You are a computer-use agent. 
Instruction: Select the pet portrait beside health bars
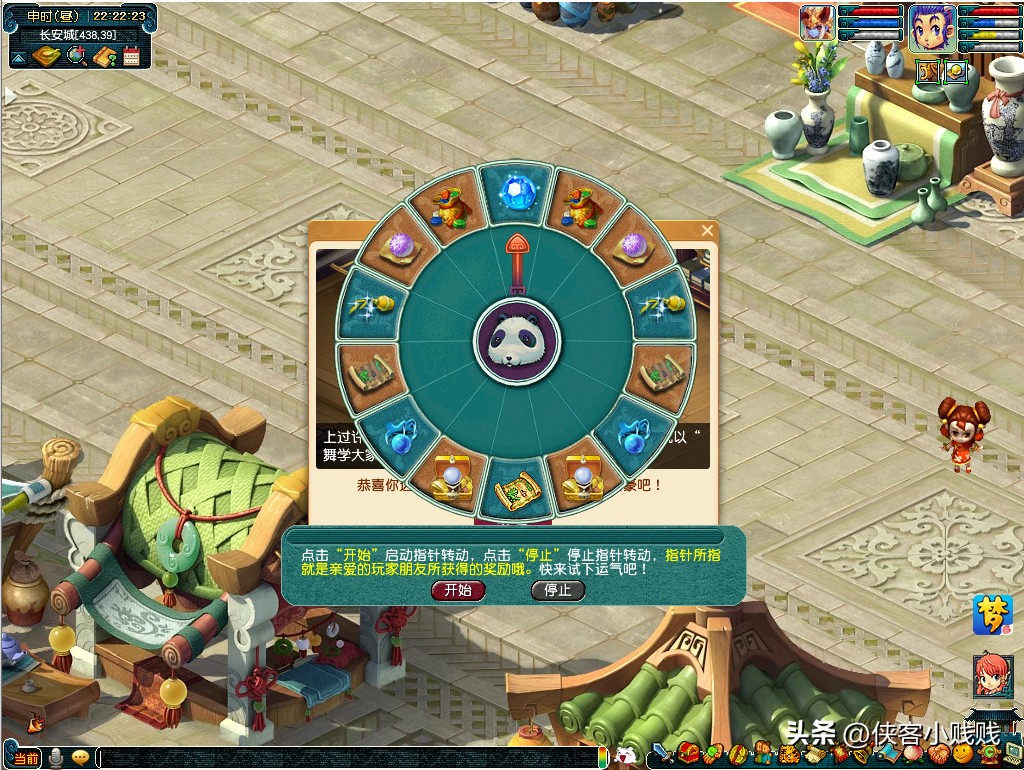coord(817,23)
